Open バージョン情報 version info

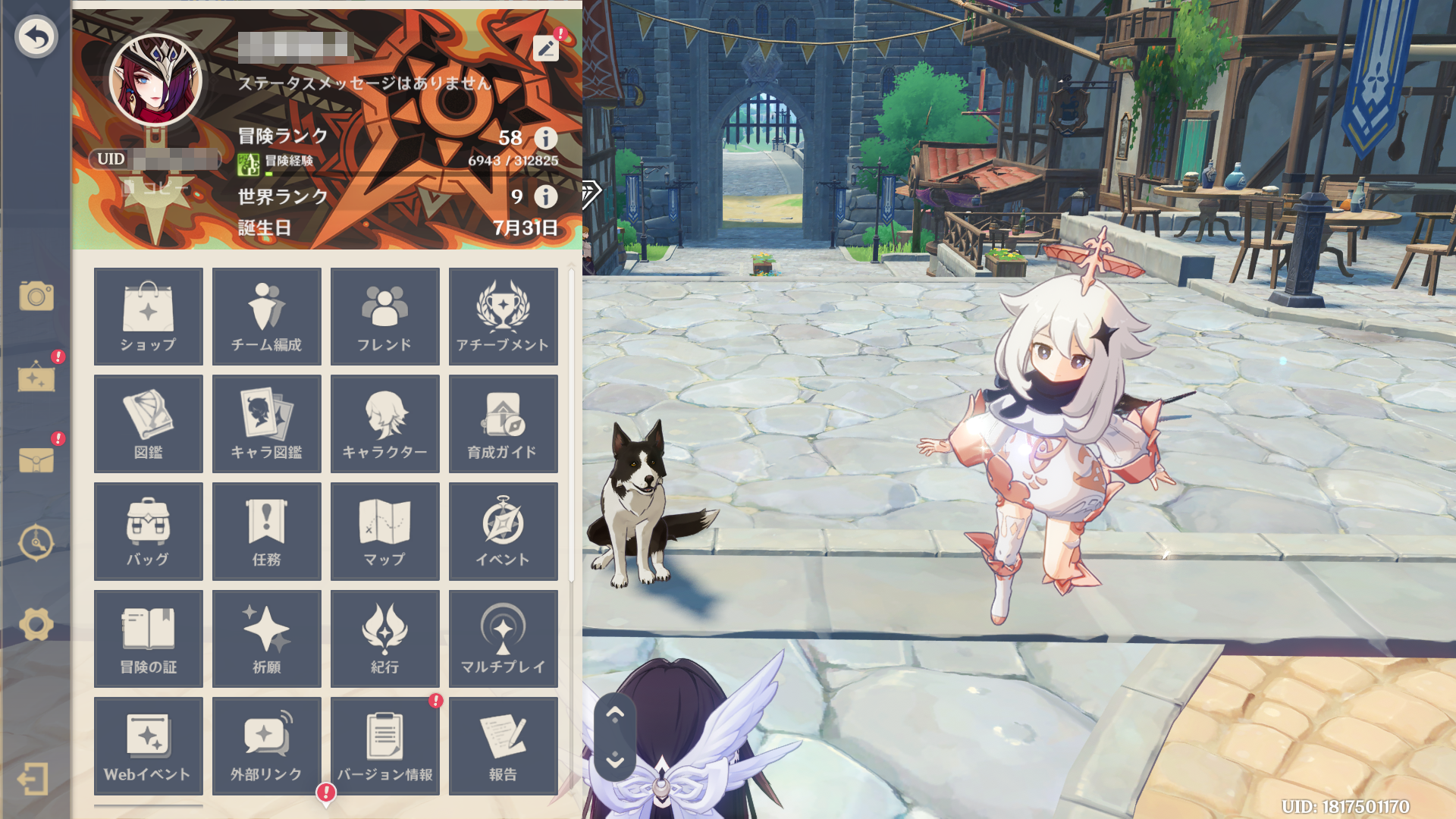(x=385, y=746)
